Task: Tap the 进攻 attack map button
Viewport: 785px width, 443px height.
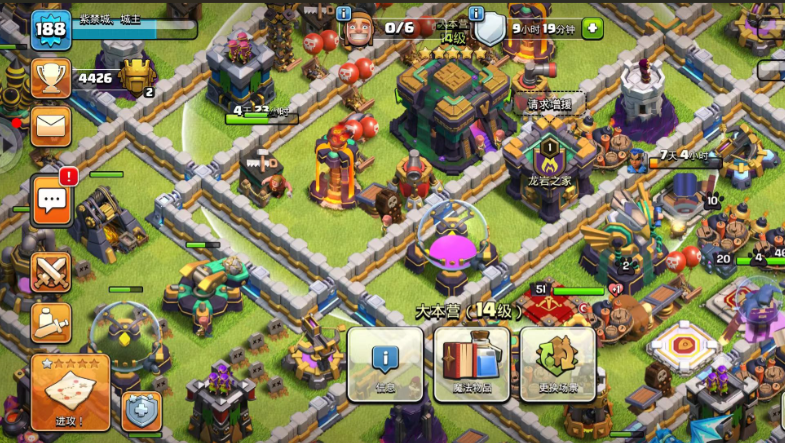Action: [70, 390]
